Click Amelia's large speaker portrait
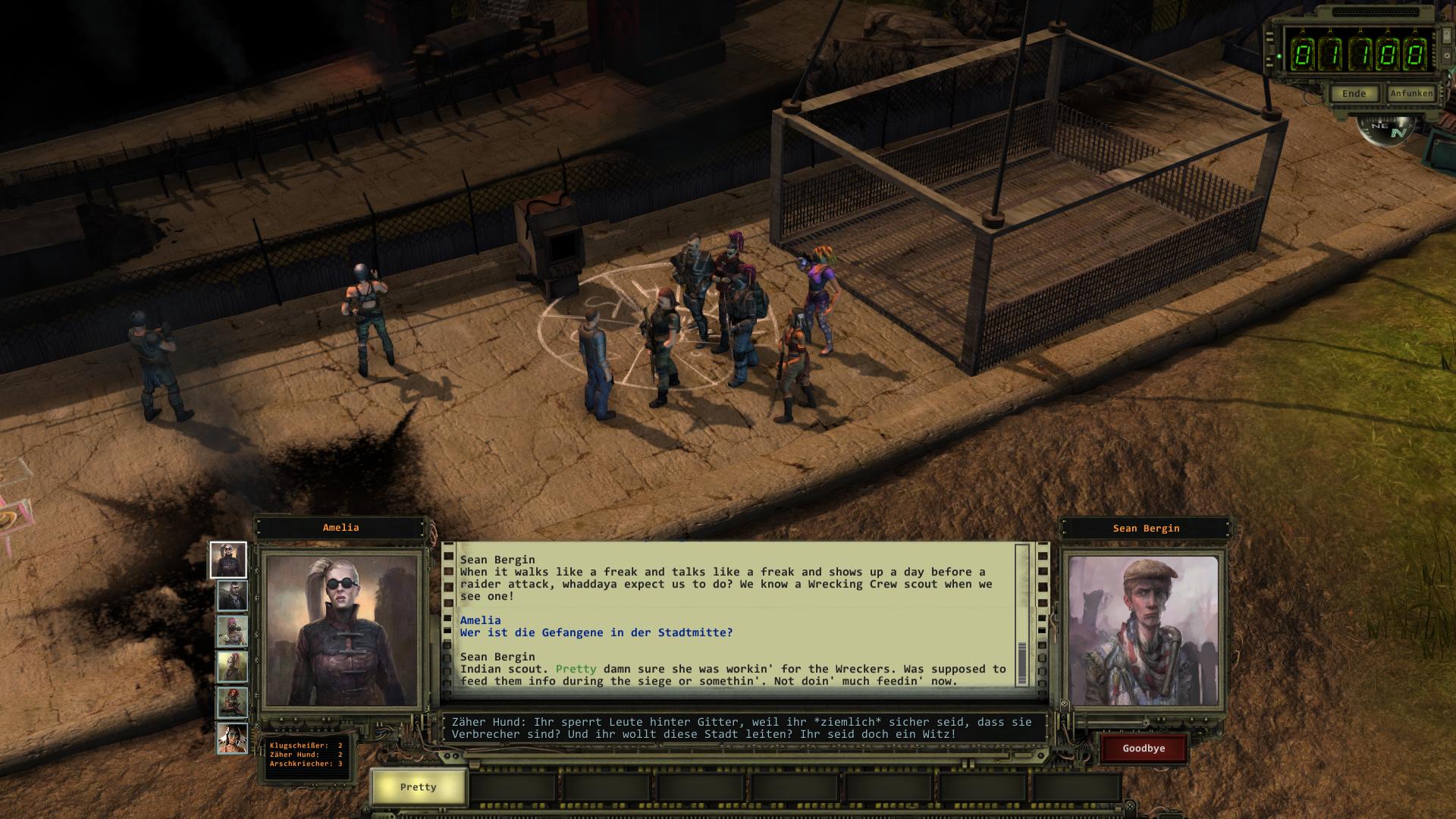 tap(340, 630)
